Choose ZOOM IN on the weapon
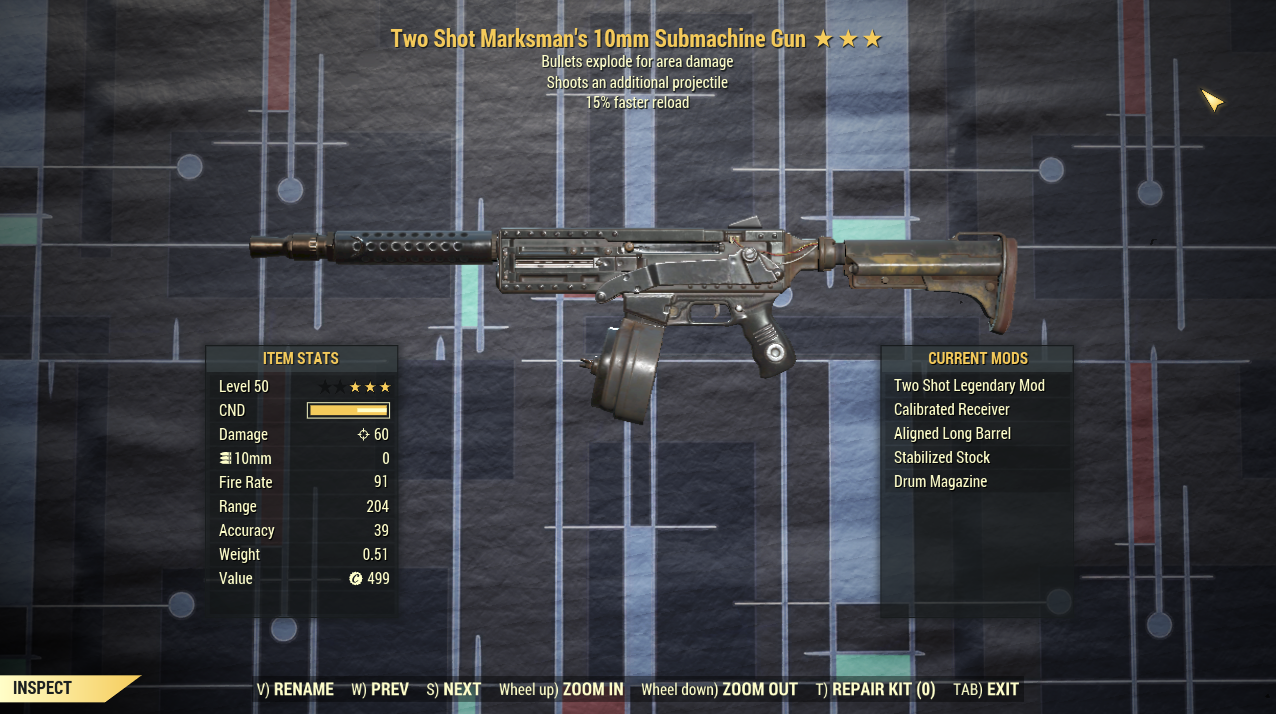Image resolution: width=1276 pixels, height=714 pixels. 561,689
